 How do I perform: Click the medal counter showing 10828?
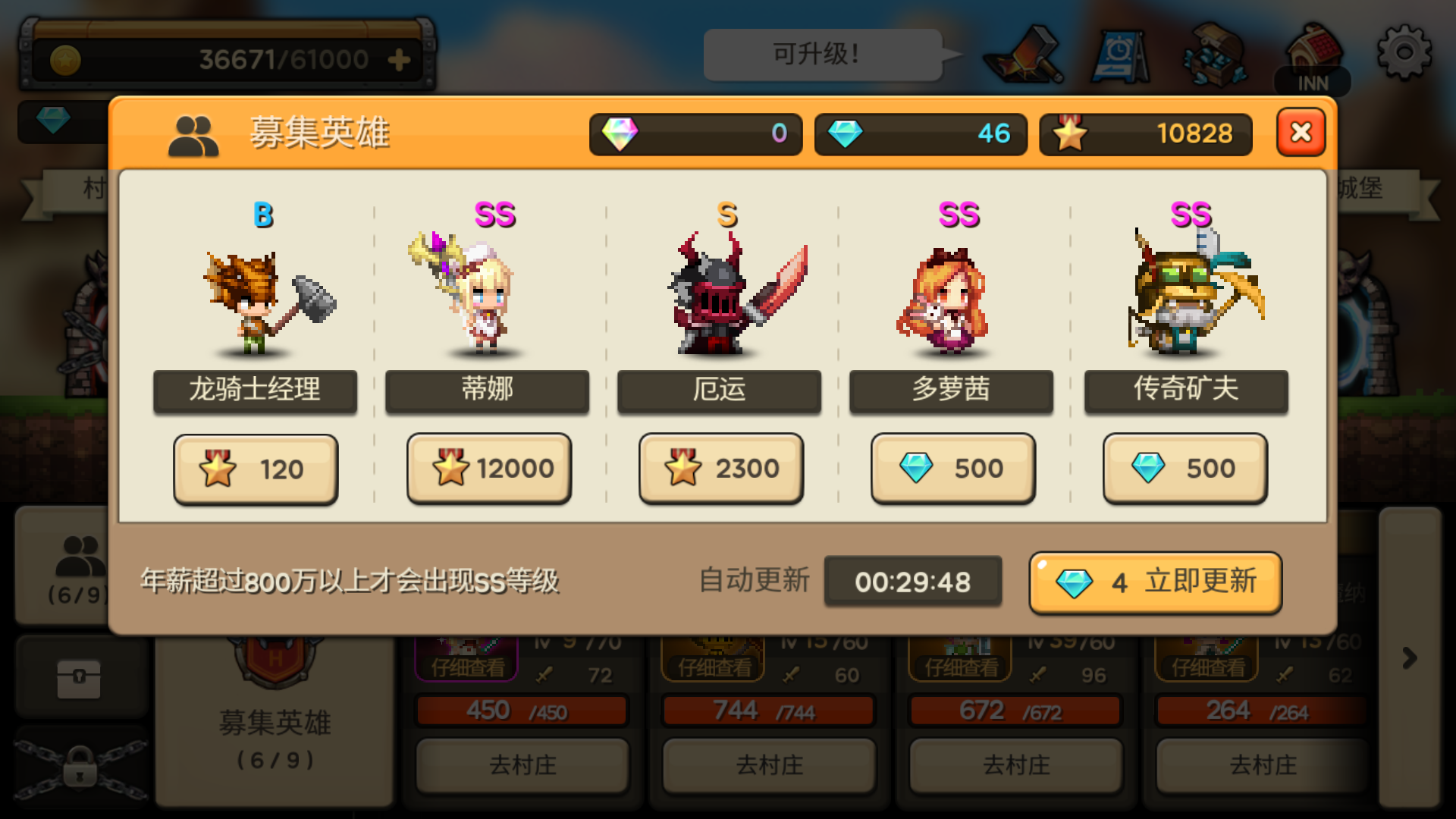coord(1145,134)
